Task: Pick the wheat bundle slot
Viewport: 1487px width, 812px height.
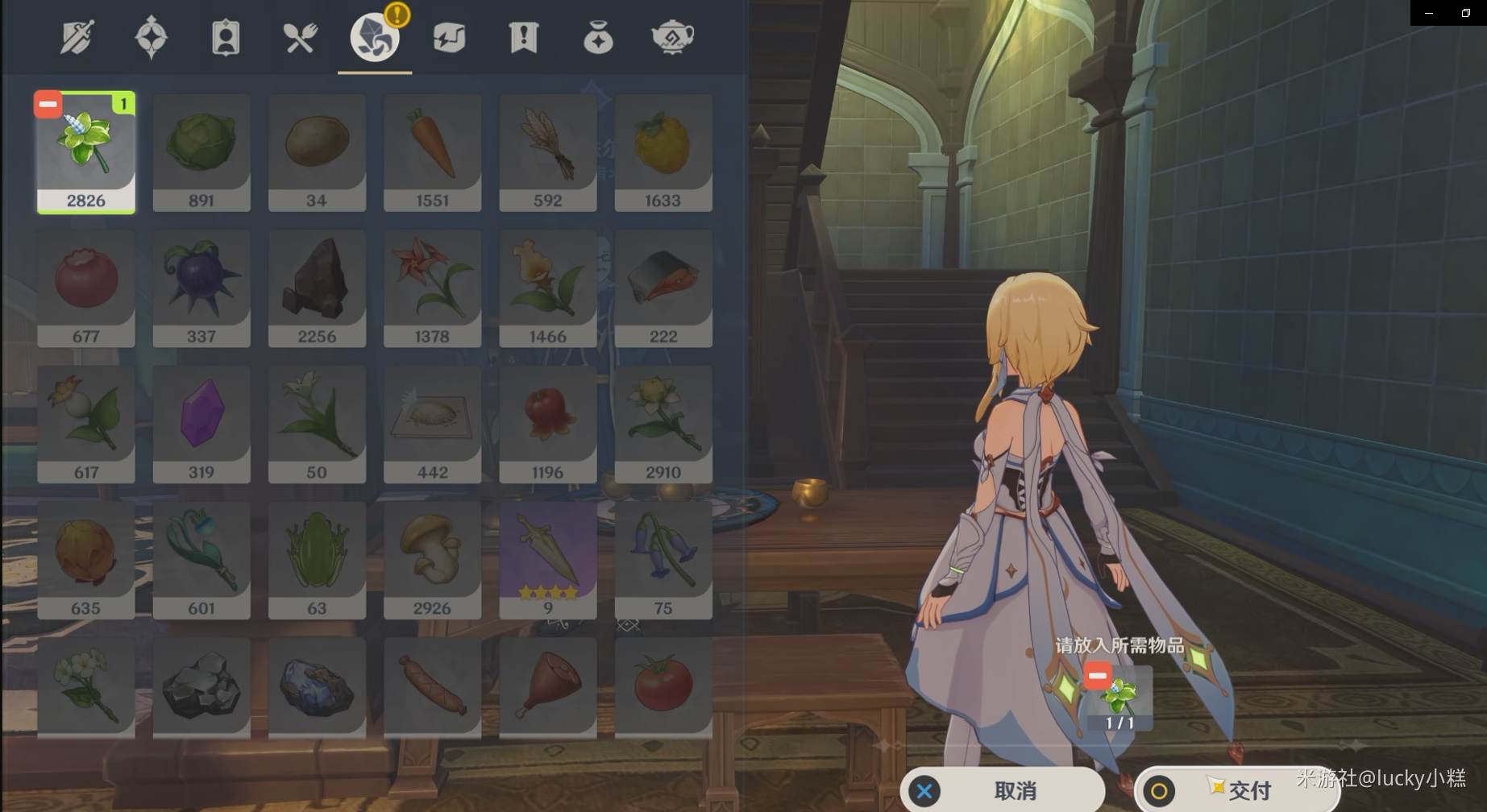Action: [548, 152]
